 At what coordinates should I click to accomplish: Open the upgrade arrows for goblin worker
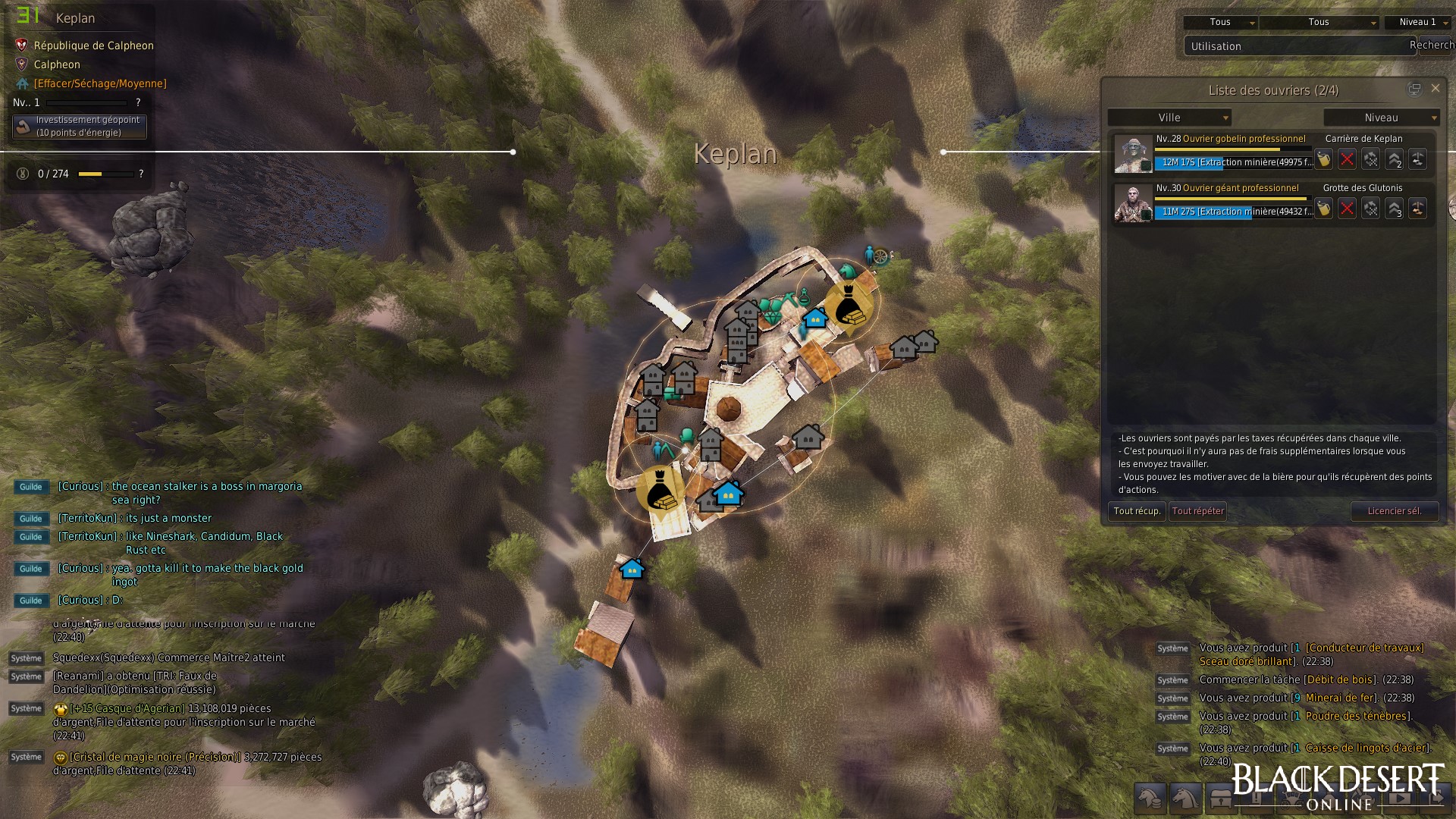pyautogui.click(x=1394, y=159)
